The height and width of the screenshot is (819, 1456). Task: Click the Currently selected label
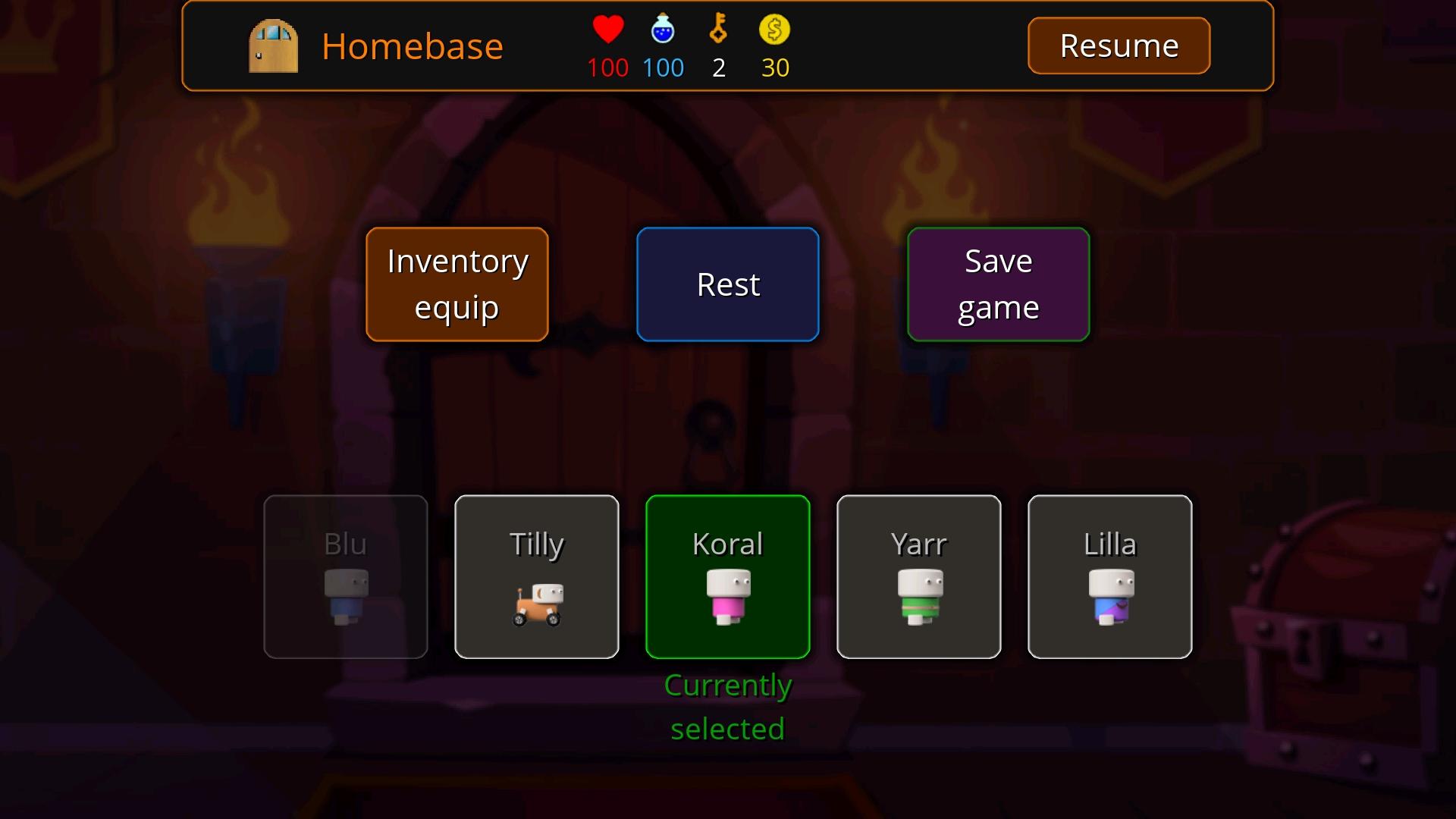(x=727, y=705)
